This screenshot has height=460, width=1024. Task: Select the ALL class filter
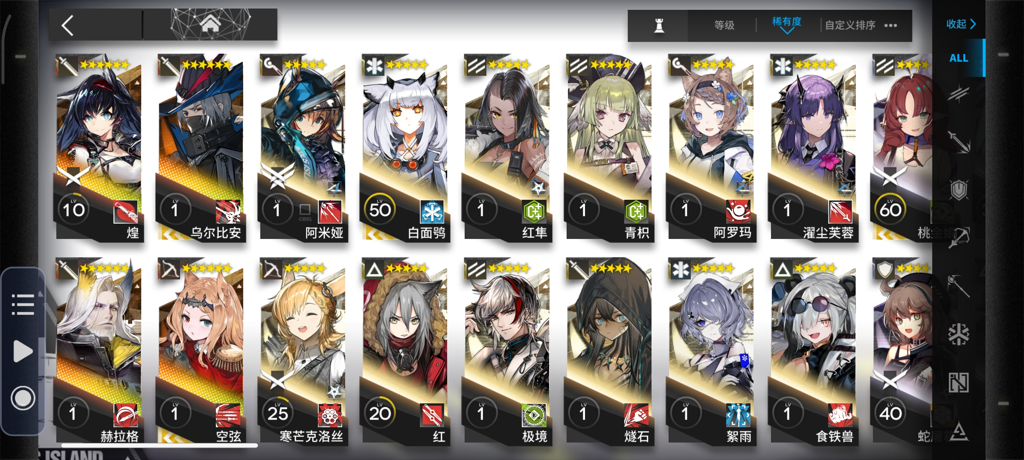[958, 58]
